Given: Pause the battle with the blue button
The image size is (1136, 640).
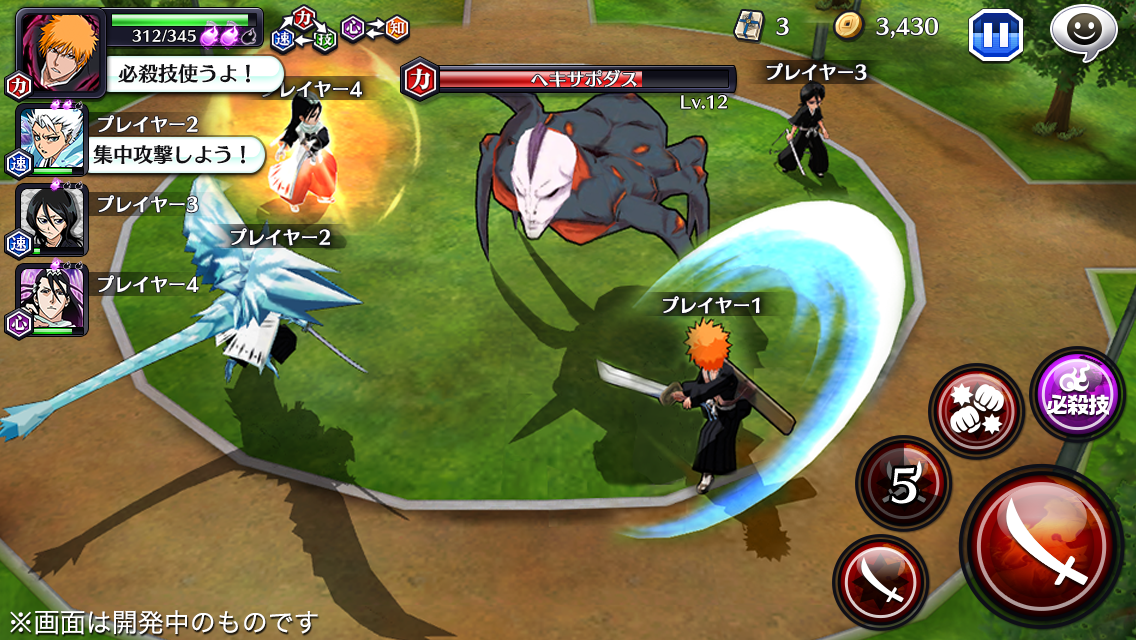Looking at the screenshot, I should (995, 35).
